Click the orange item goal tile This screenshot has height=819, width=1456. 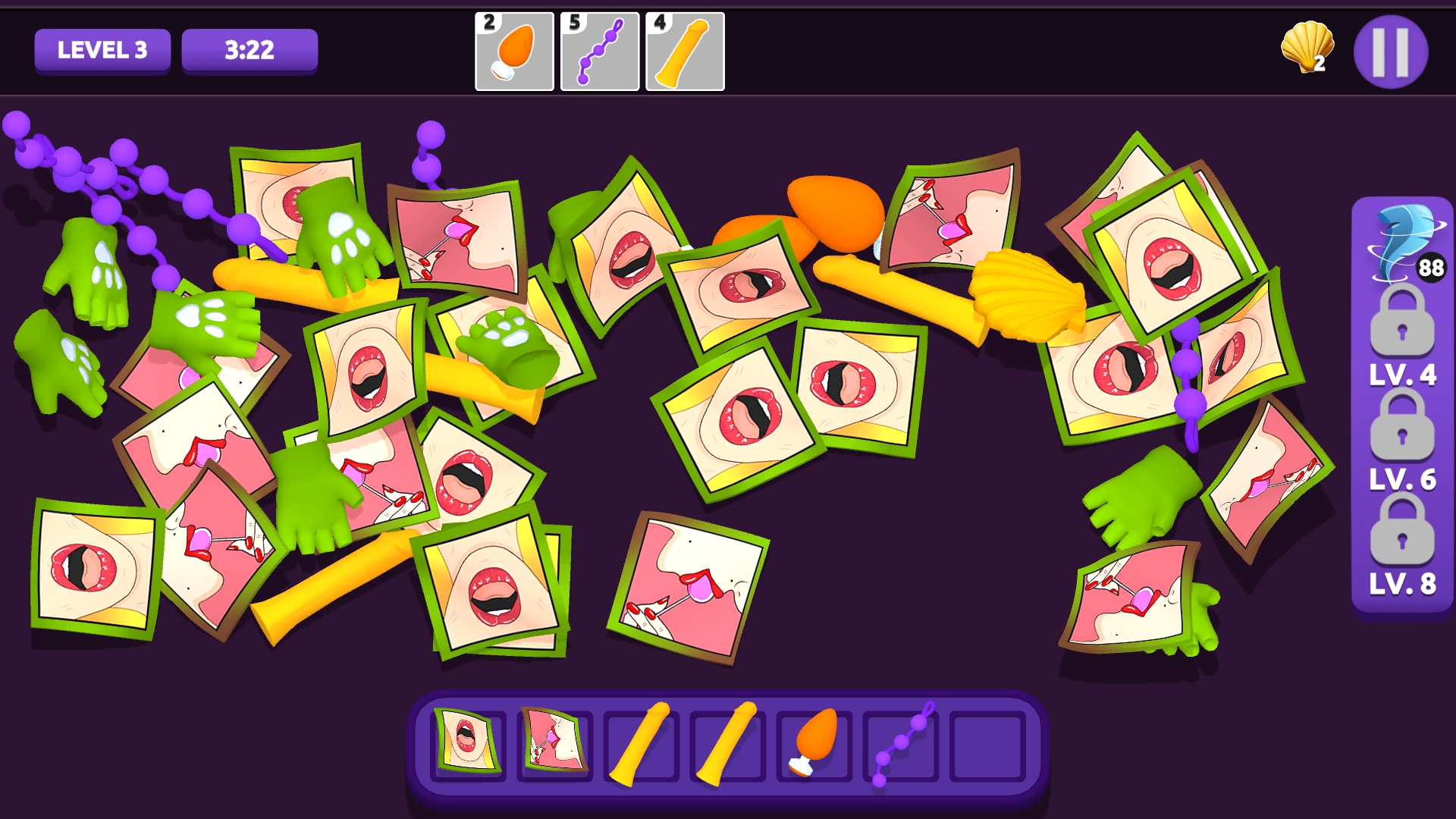click(514, 52)
